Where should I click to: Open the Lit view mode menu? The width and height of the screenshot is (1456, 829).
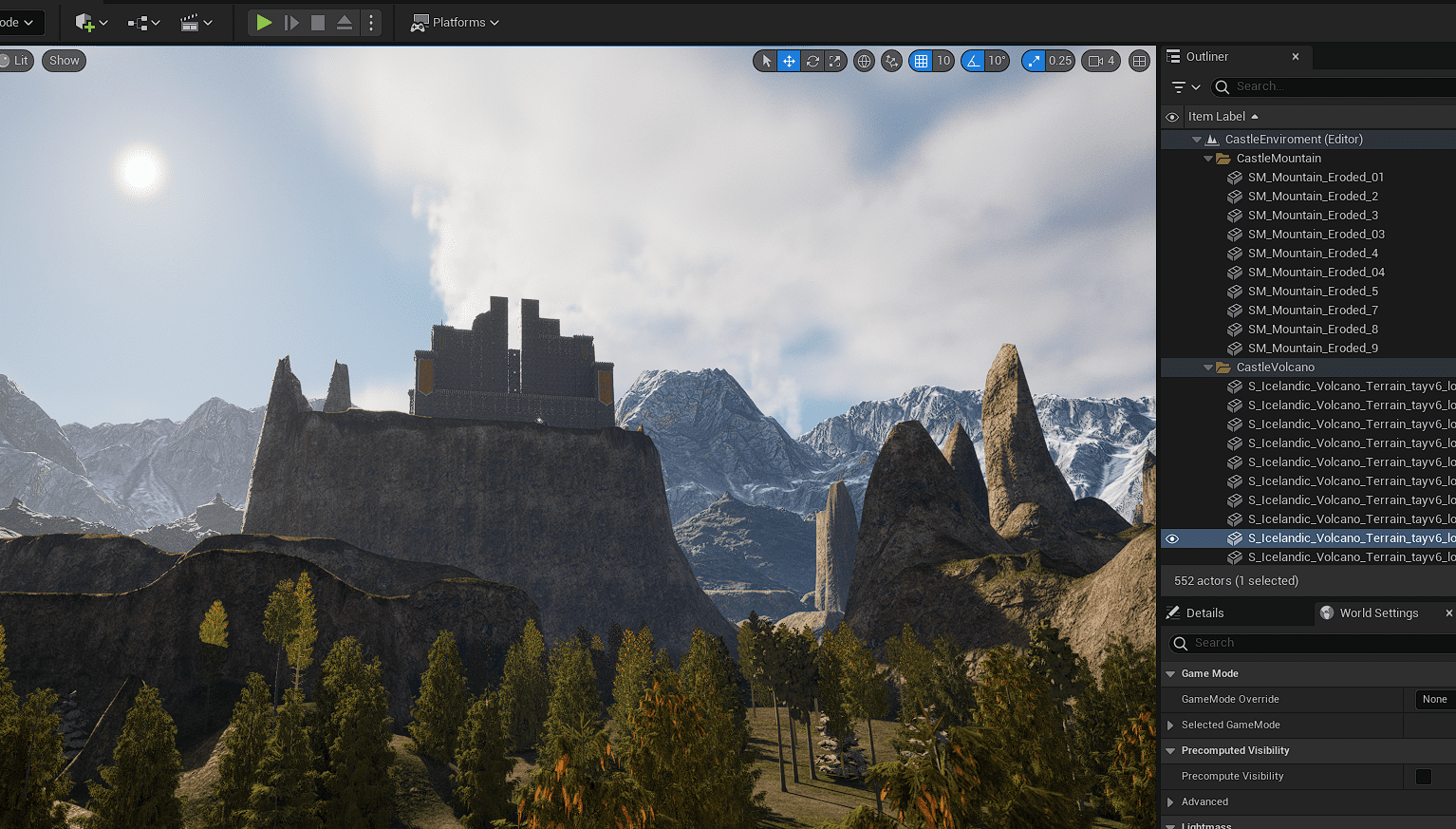pyautogui.click(x=17, y=61)
